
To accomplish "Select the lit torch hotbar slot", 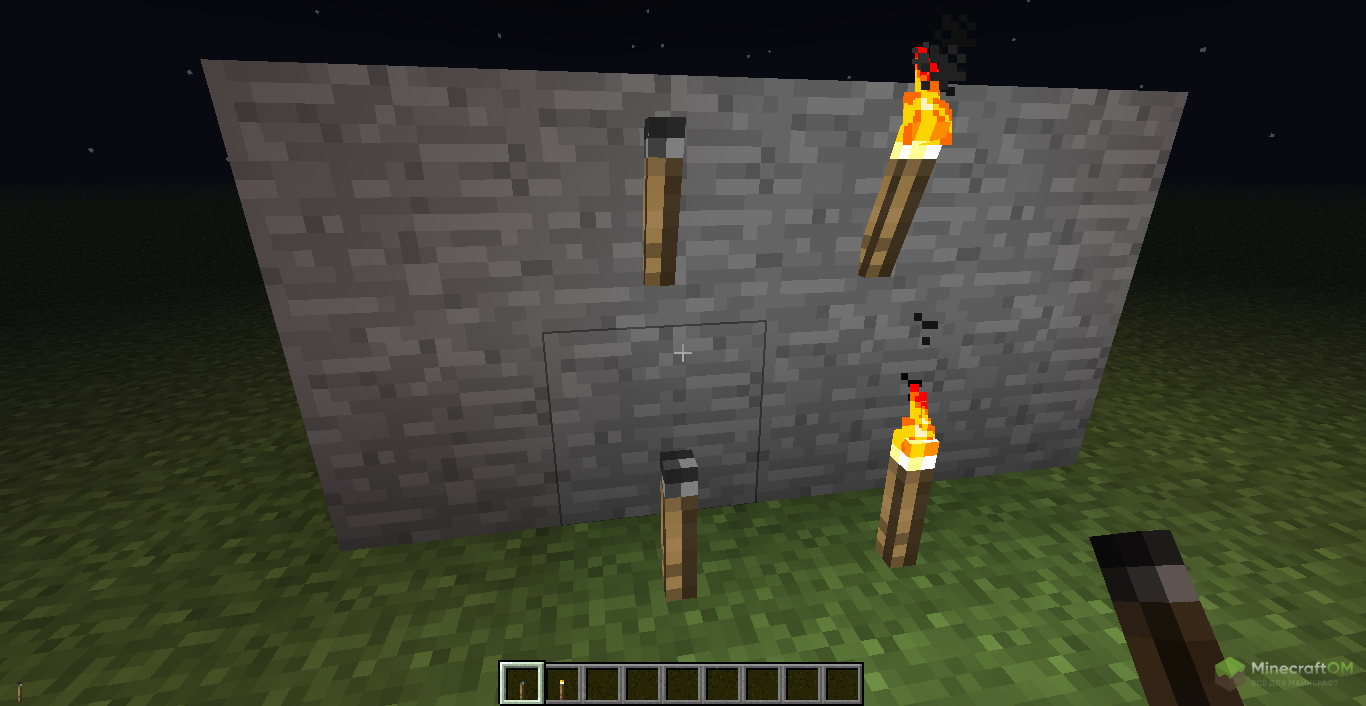I will click(562, 685).
